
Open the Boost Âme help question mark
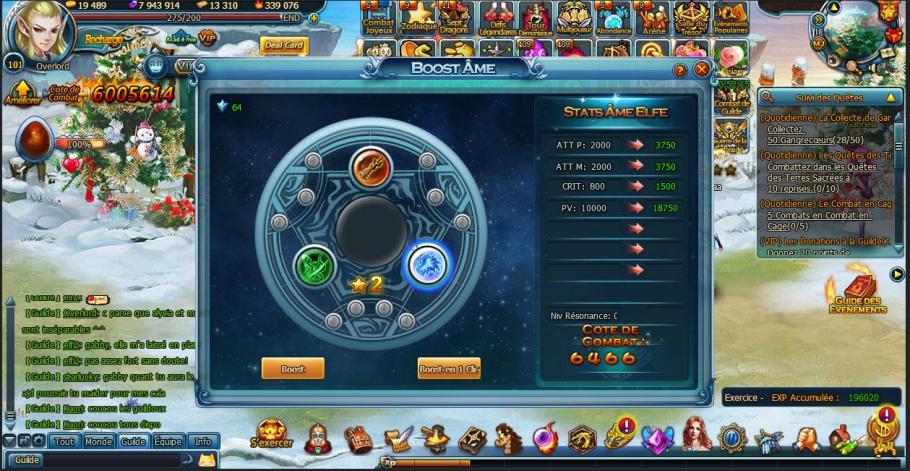click(x=680, y=70)
